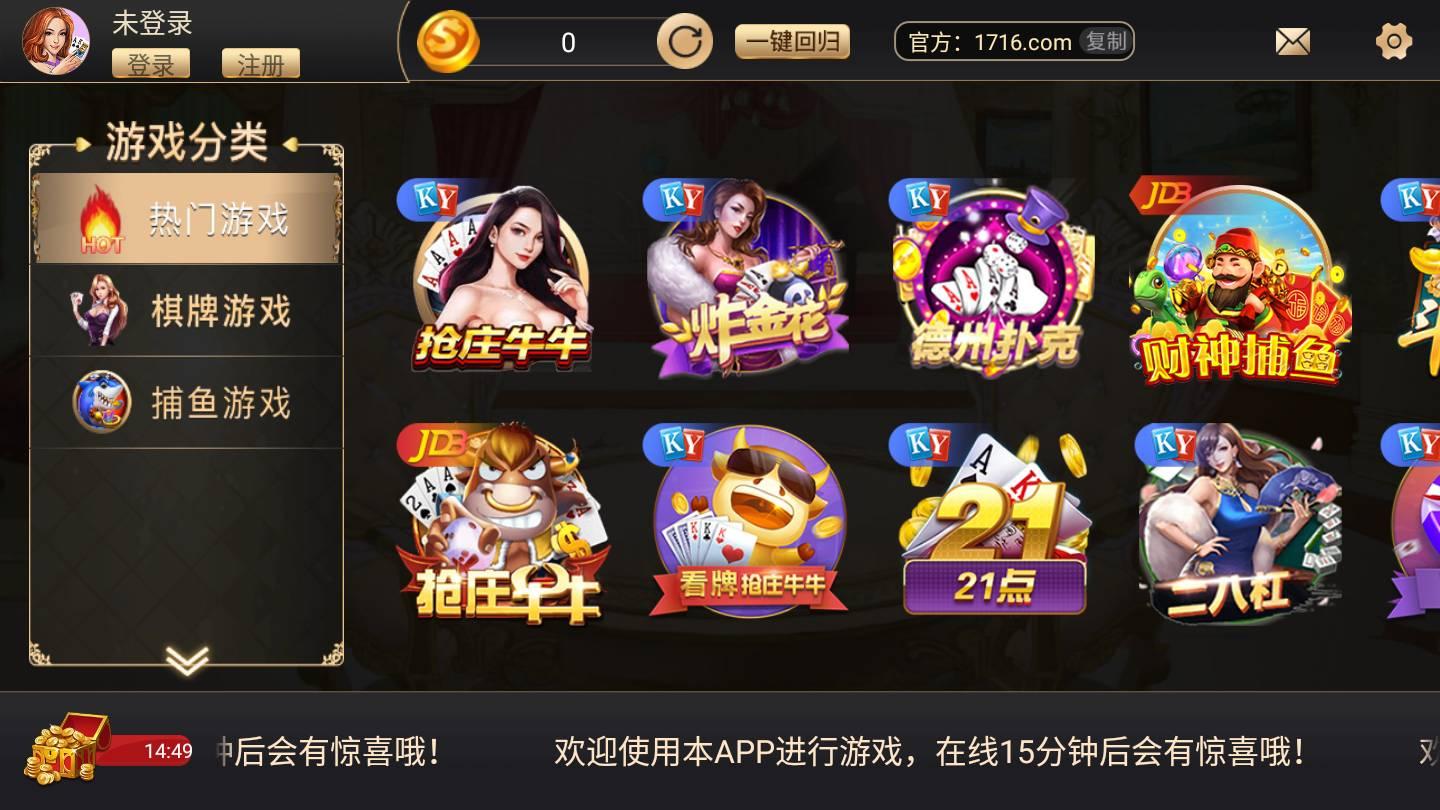Click the 登录 button
1440x810 pixels.
click(x=151, y=64)
